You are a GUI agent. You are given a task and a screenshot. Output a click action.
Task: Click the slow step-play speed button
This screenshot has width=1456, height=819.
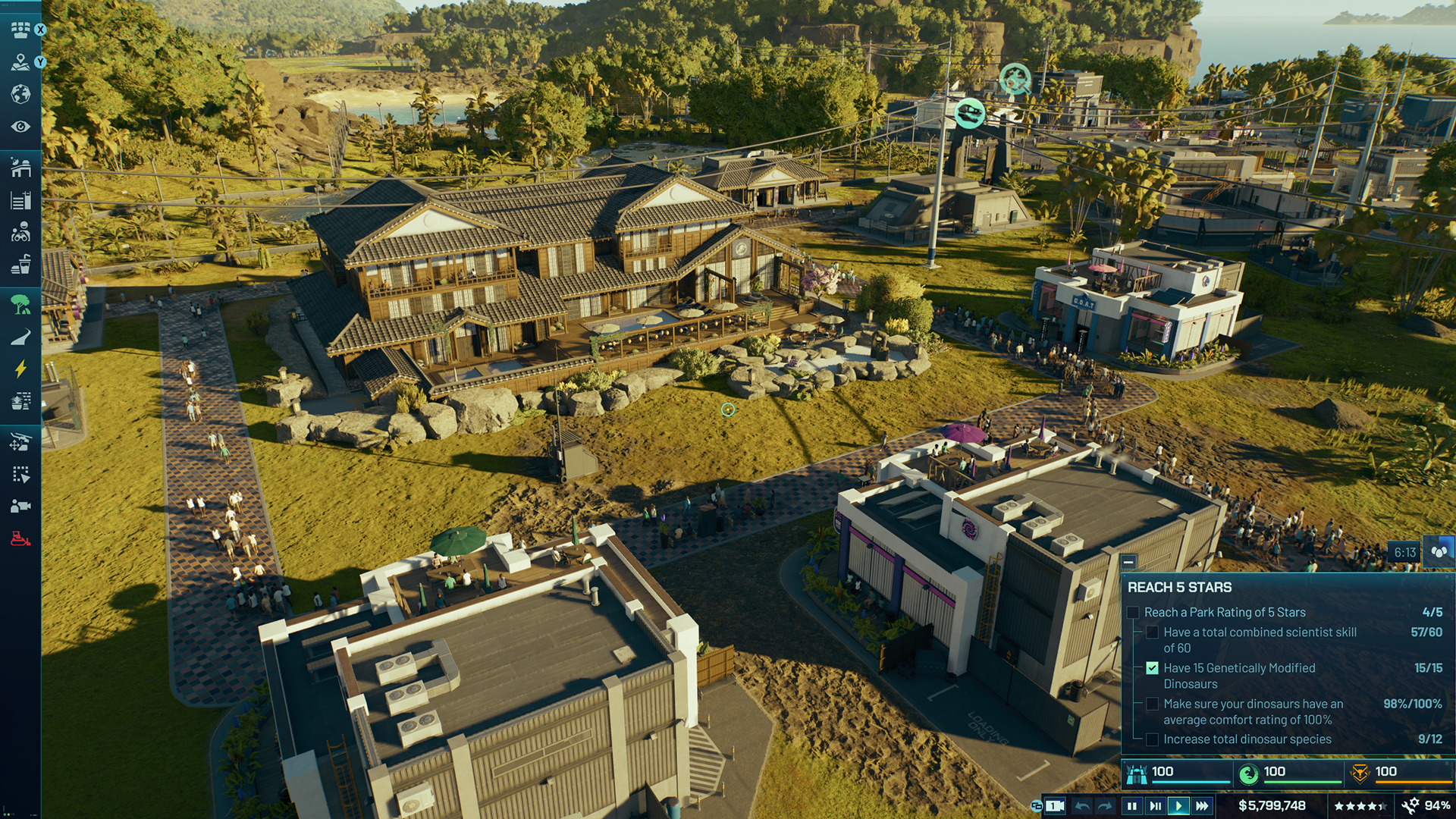[1155, 806]
